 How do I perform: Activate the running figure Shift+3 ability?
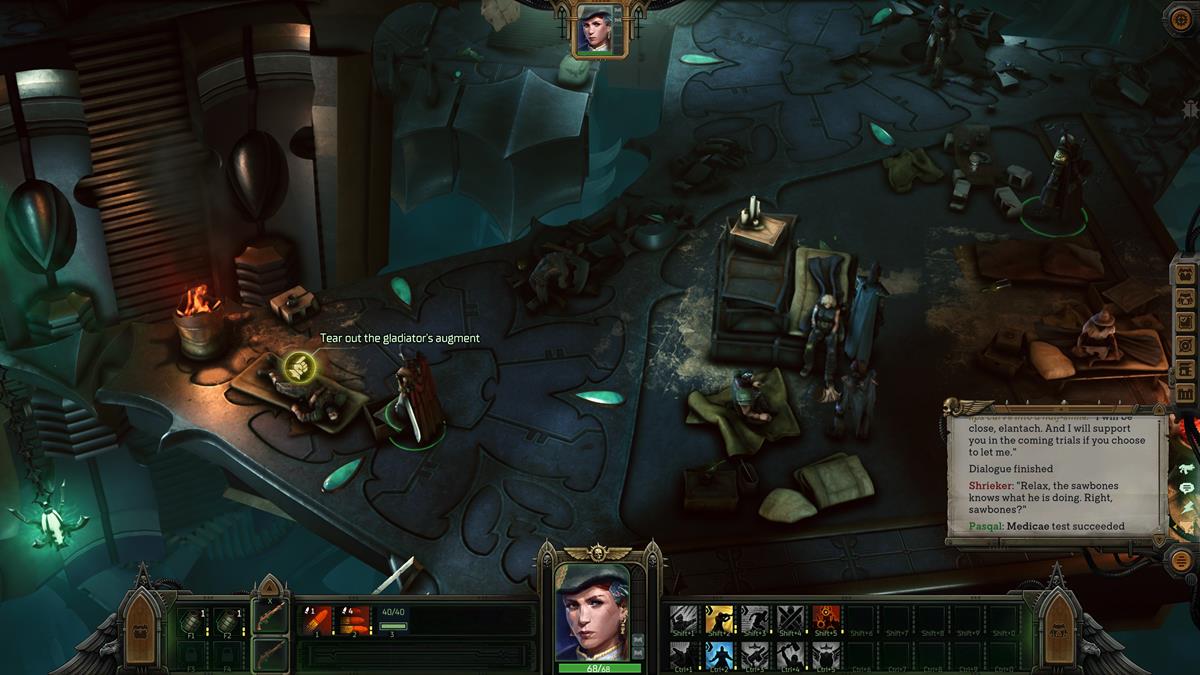coord(755,620)
